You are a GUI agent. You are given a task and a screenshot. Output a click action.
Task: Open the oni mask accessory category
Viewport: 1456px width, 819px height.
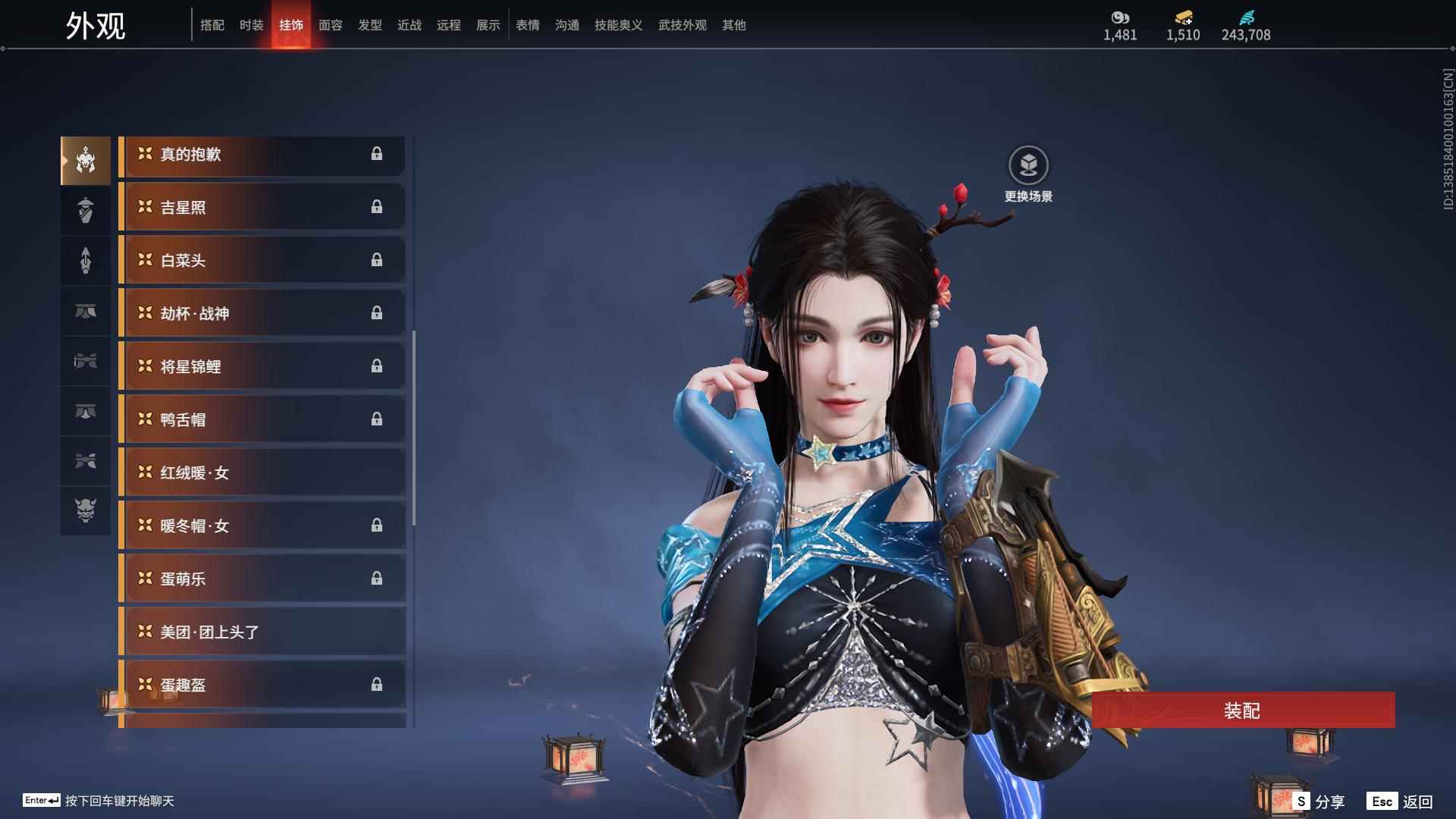[x=86, y=512]
